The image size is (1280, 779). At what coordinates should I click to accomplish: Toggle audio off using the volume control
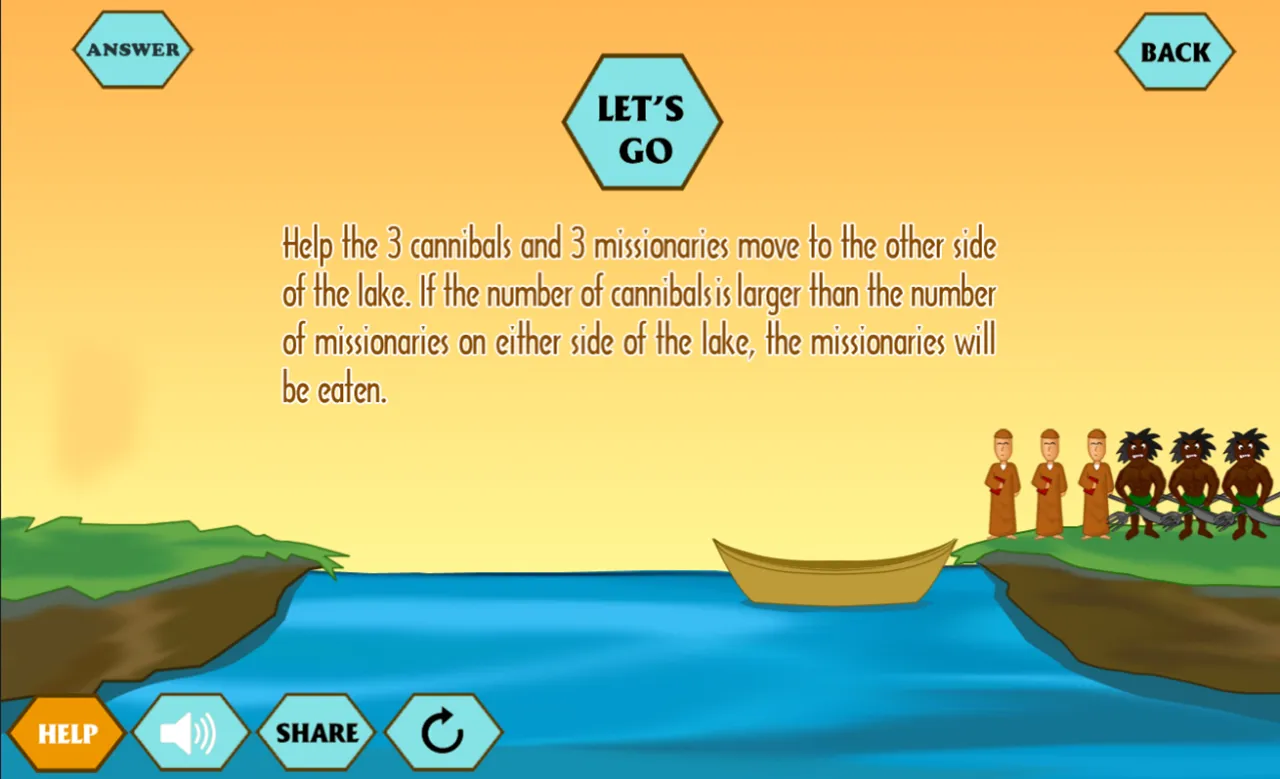(x=192, y=731)
